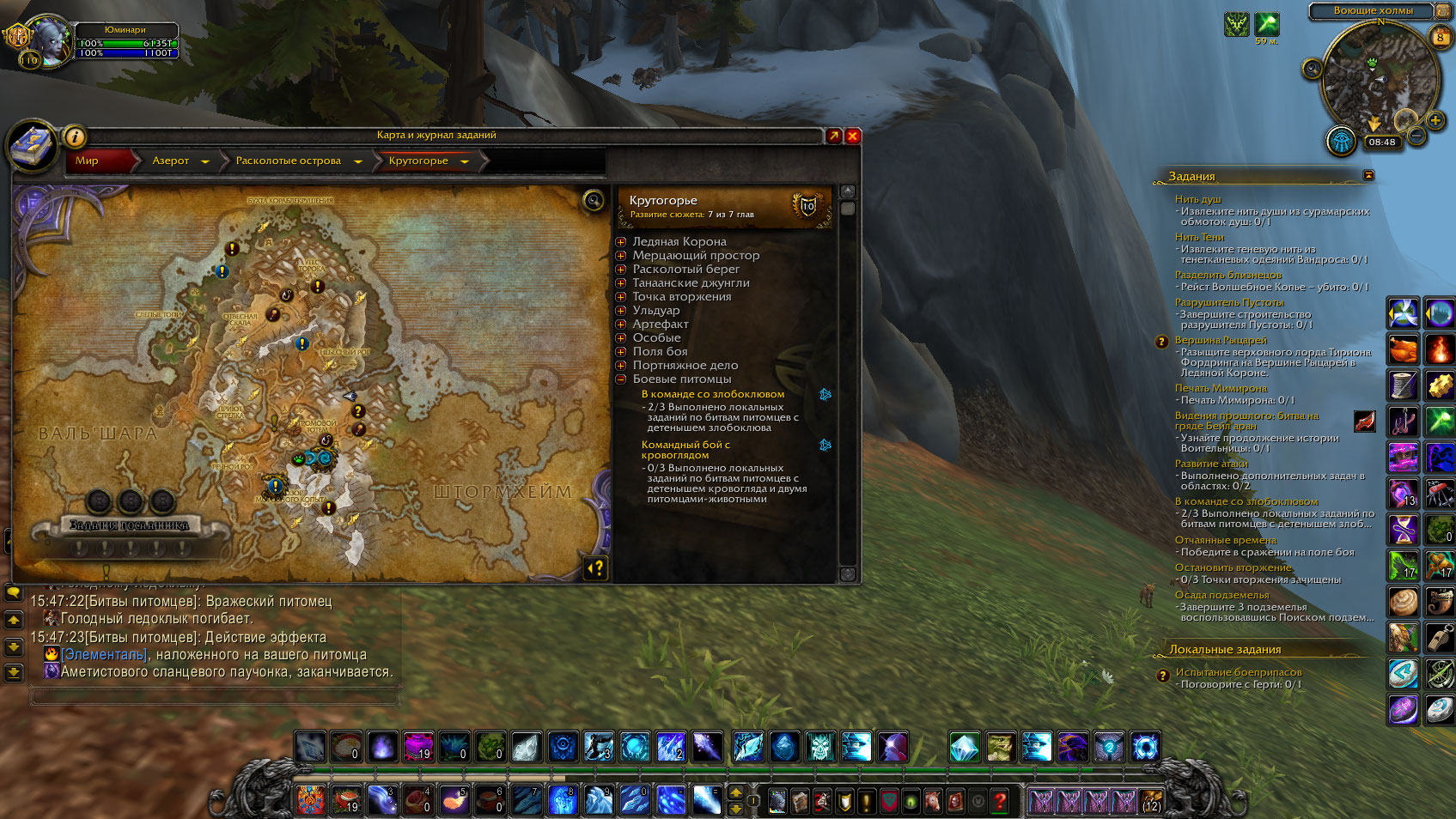
Task: Expand the Ульдуар quest category
Action: pos(621,311)
